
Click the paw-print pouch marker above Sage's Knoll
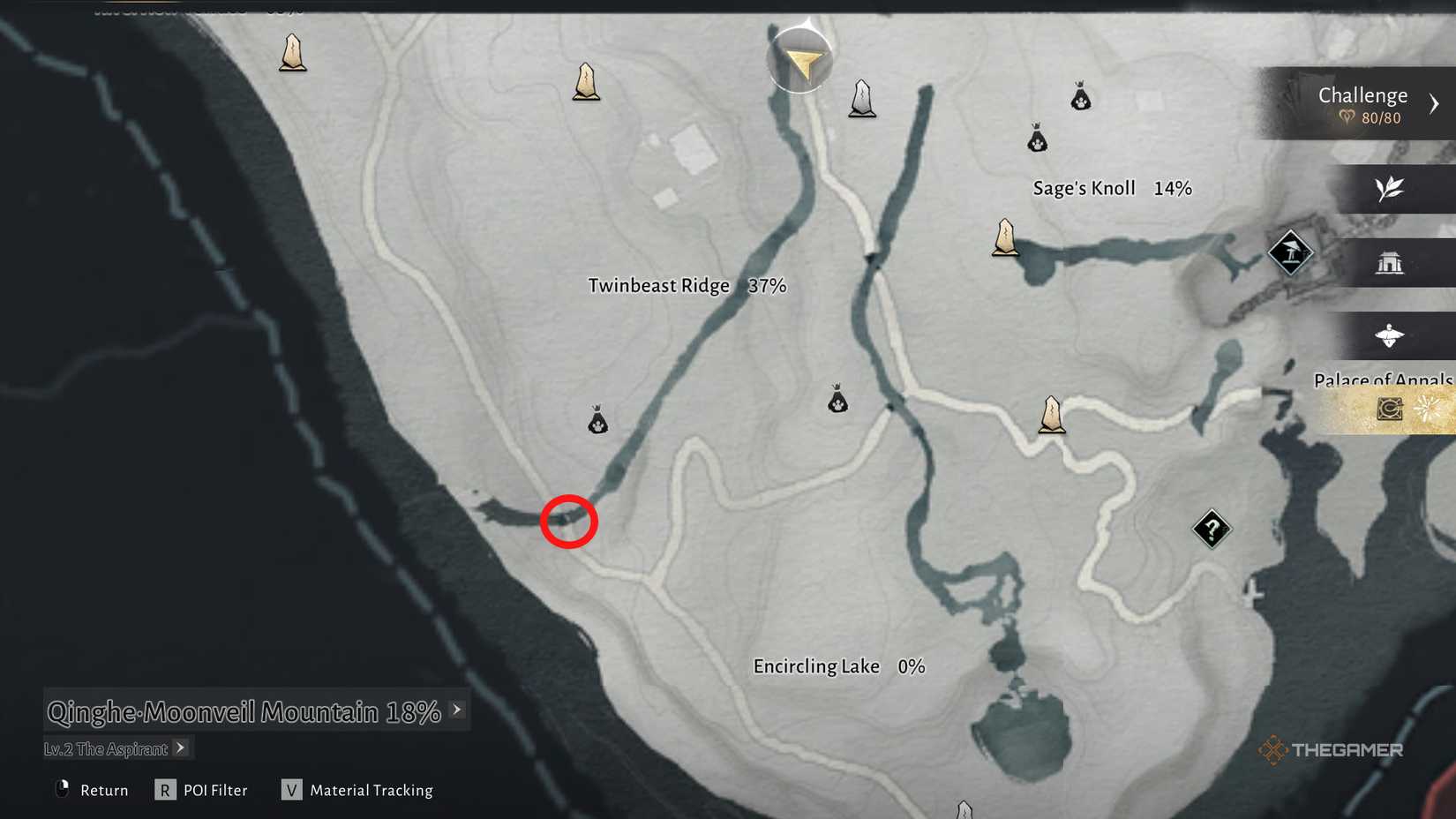1037,139
